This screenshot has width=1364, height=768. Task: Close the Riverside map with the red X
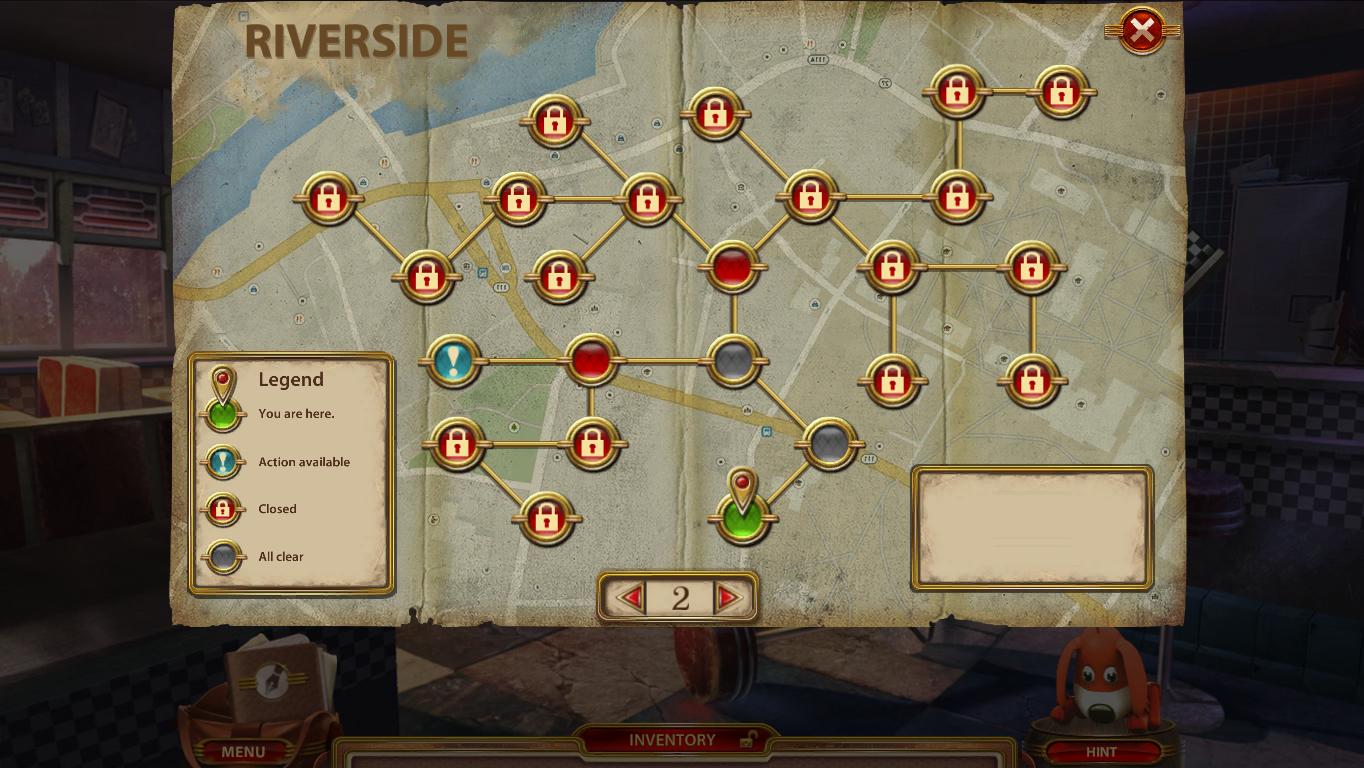(1142, 29)
